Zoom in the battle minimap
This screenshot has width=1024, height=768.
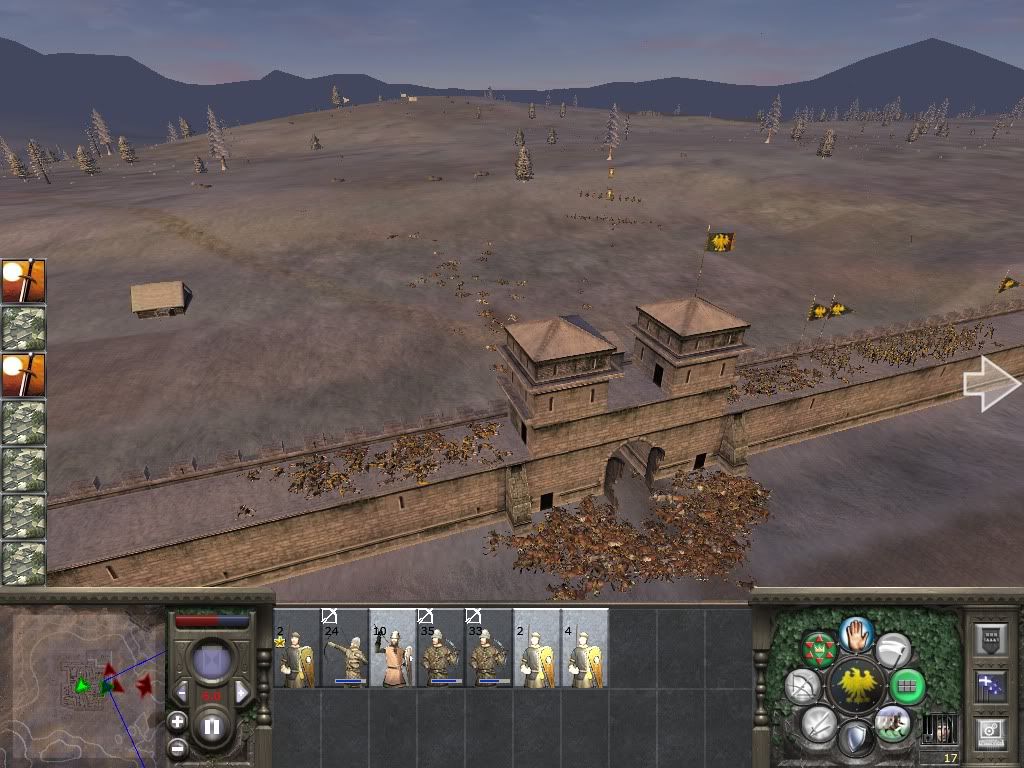coord(177,721)
